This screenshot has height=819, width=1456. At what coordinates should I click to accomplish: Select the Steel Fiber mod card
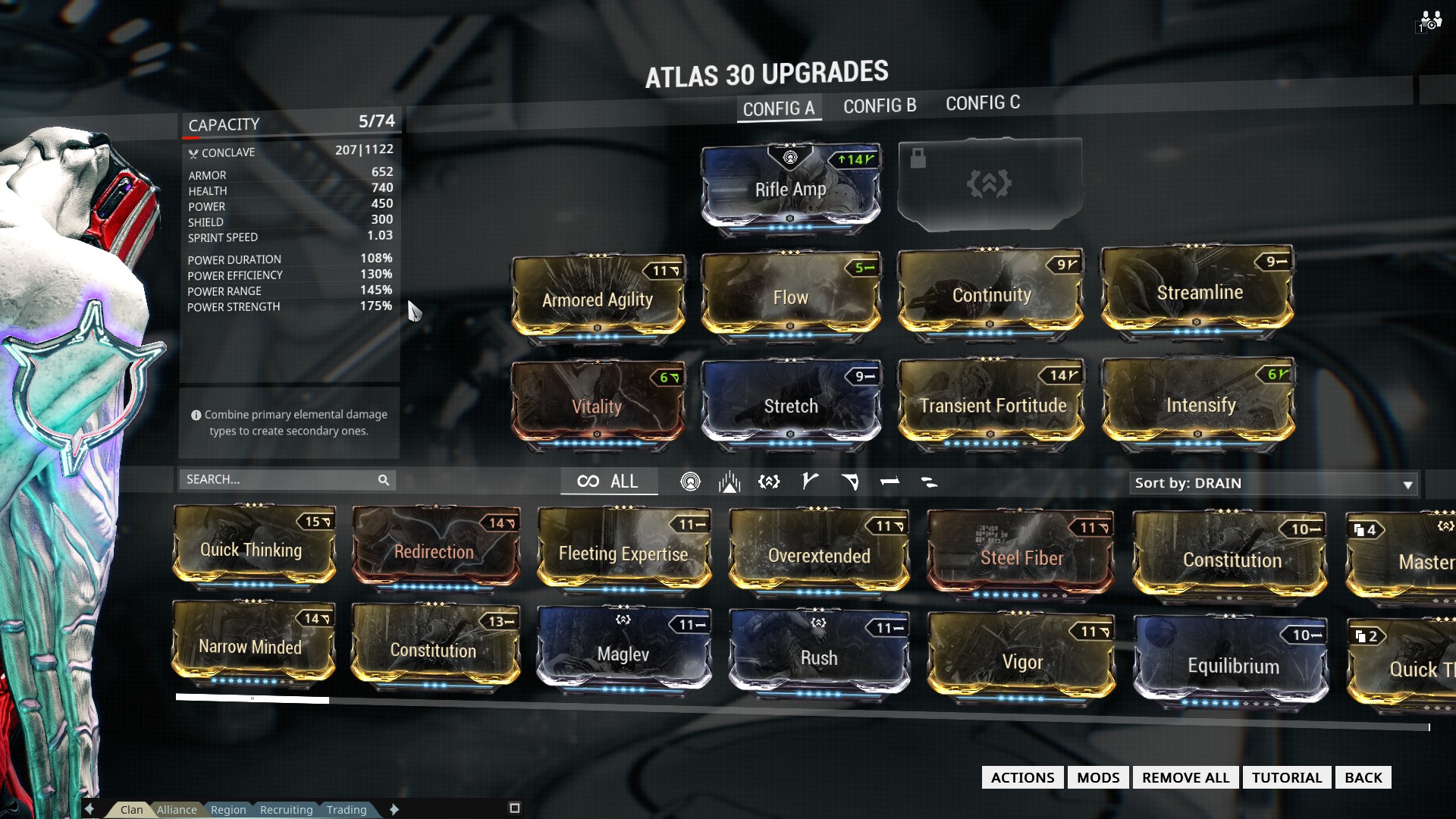click(1021, 557)
